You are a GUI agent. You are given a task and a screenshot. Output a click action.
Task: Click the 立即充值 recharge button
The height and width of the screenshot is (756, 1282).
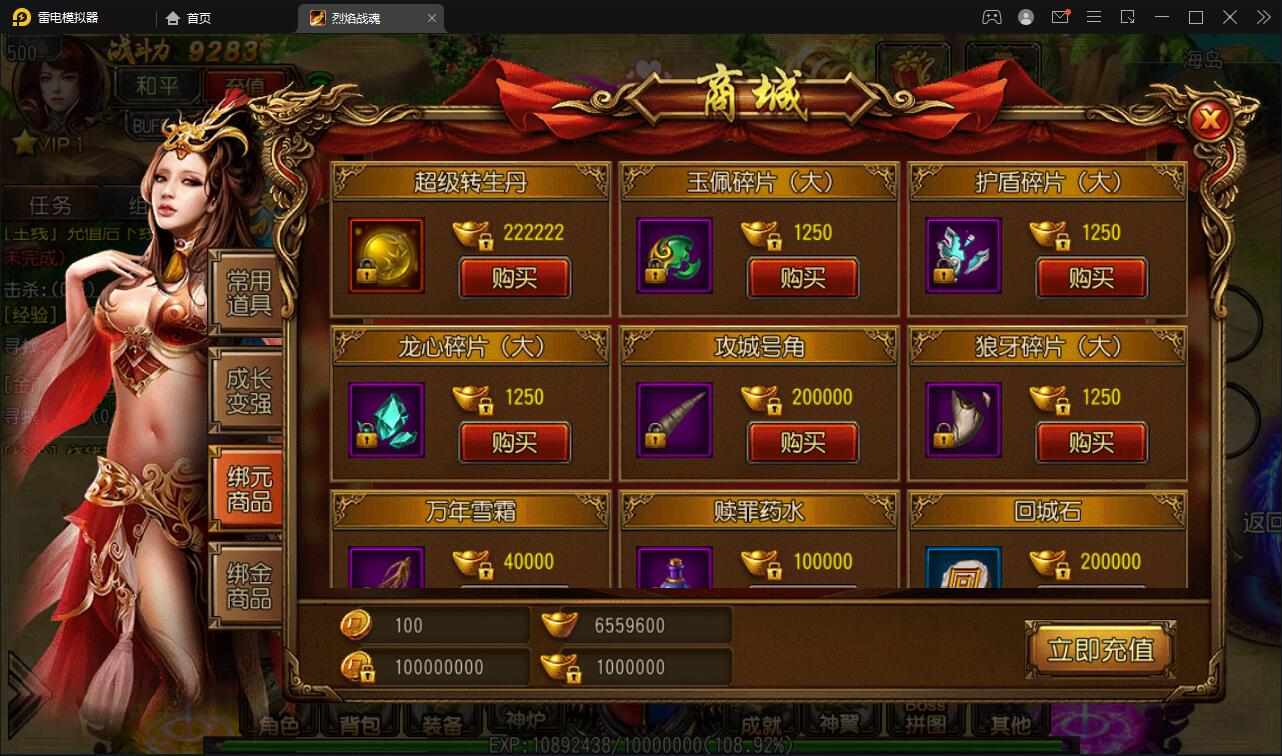(x=1100, y=648)
